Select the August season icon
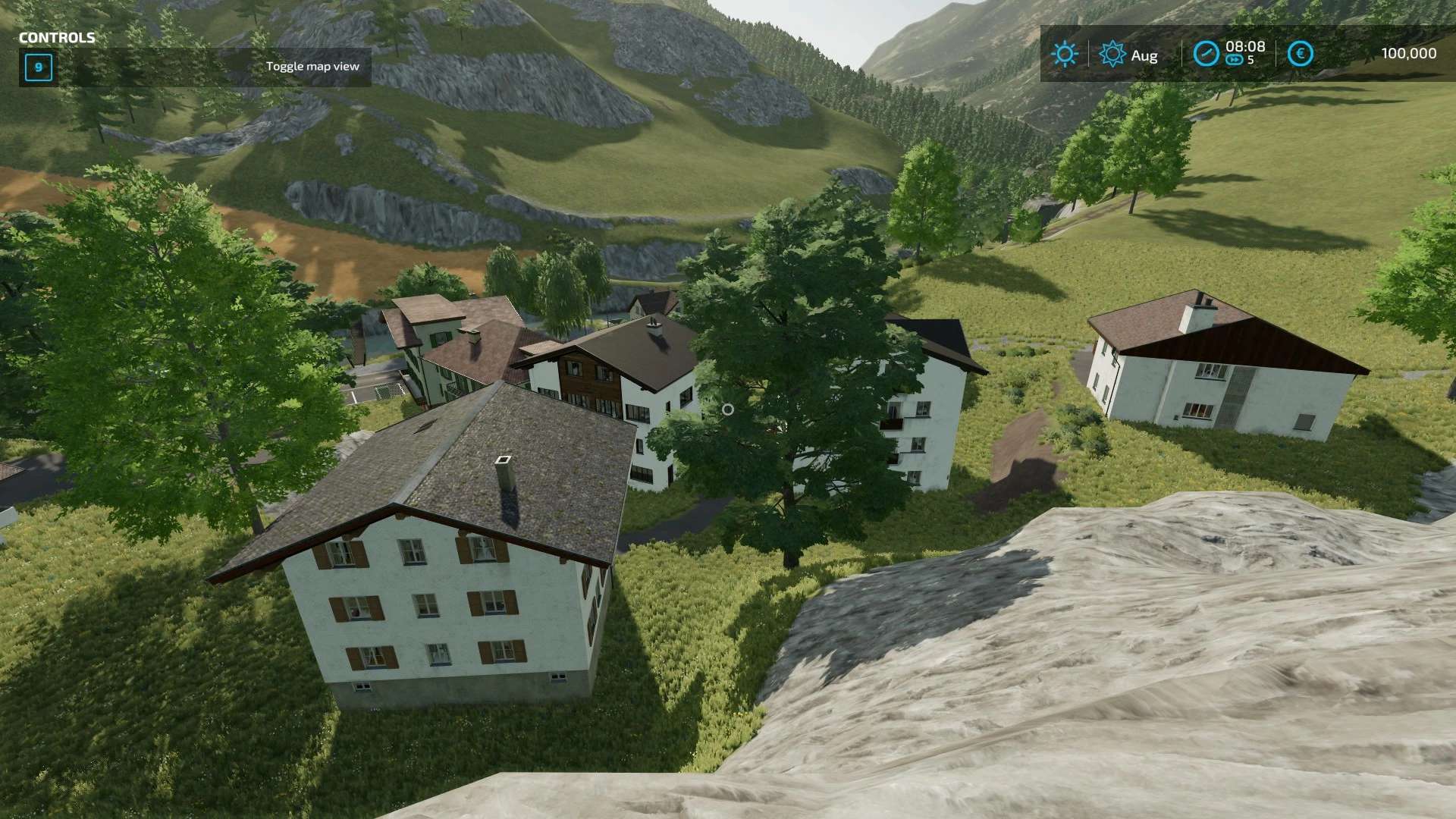Viewport: 1456px width, 819px height. [1112, 54]
